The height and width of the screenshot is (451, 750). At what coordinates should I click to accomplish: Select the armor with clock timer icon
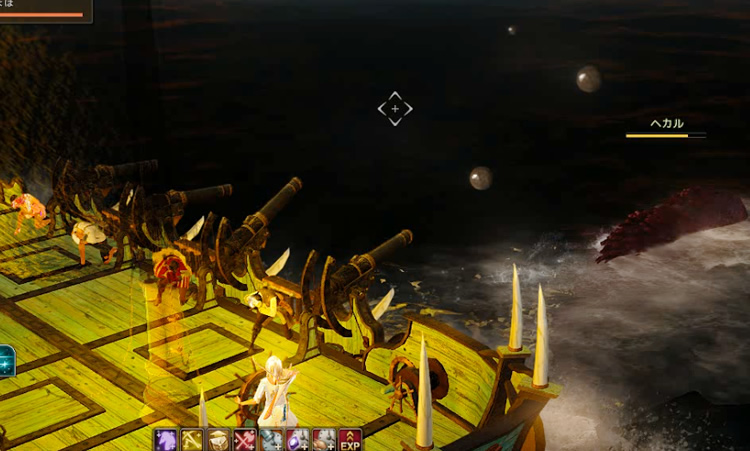coord(271,440)
